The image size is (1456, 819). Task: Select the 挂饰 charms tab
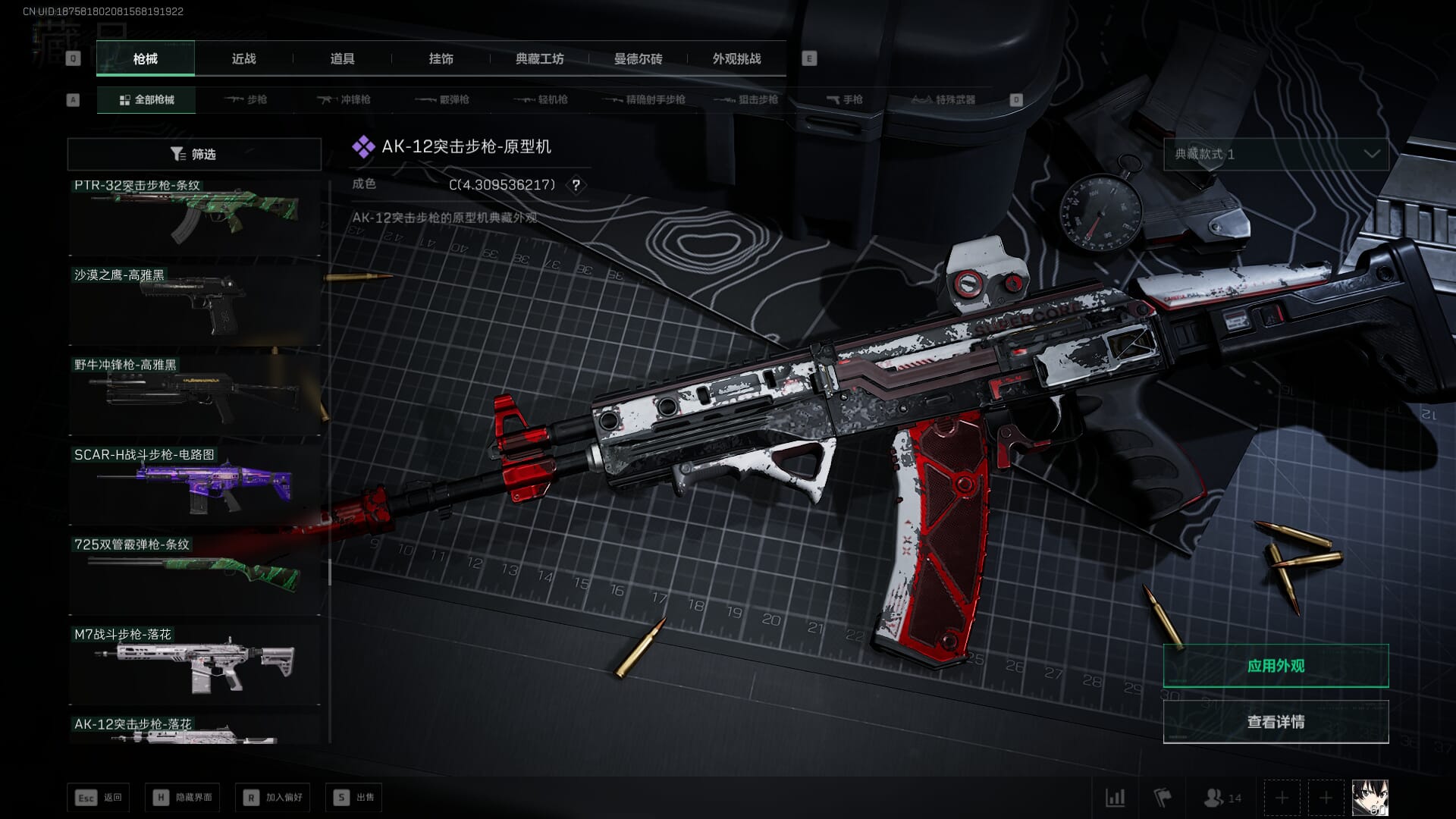(441, 58)
